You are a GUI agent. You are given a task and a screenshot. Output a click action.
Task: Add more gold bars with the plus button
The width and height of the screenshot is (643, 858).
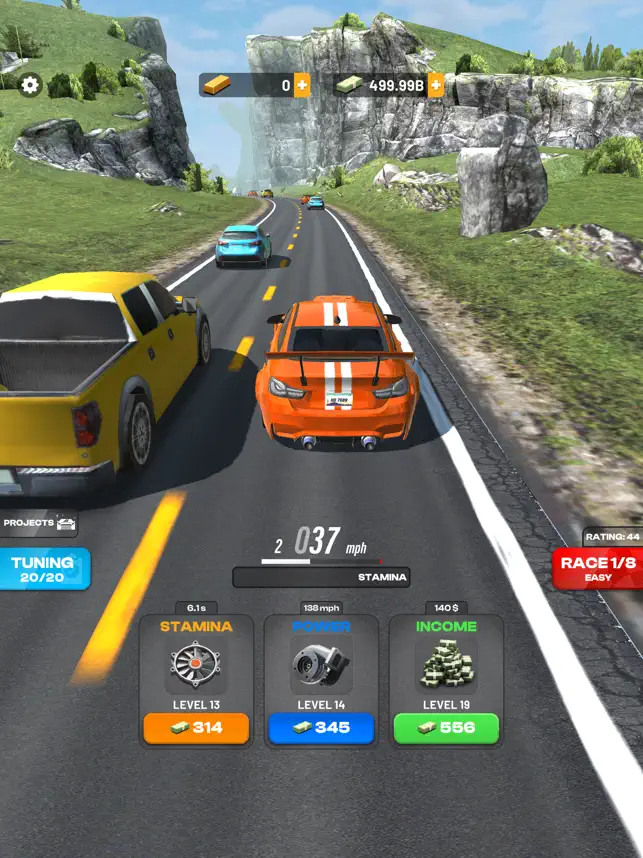coord(302,85)
